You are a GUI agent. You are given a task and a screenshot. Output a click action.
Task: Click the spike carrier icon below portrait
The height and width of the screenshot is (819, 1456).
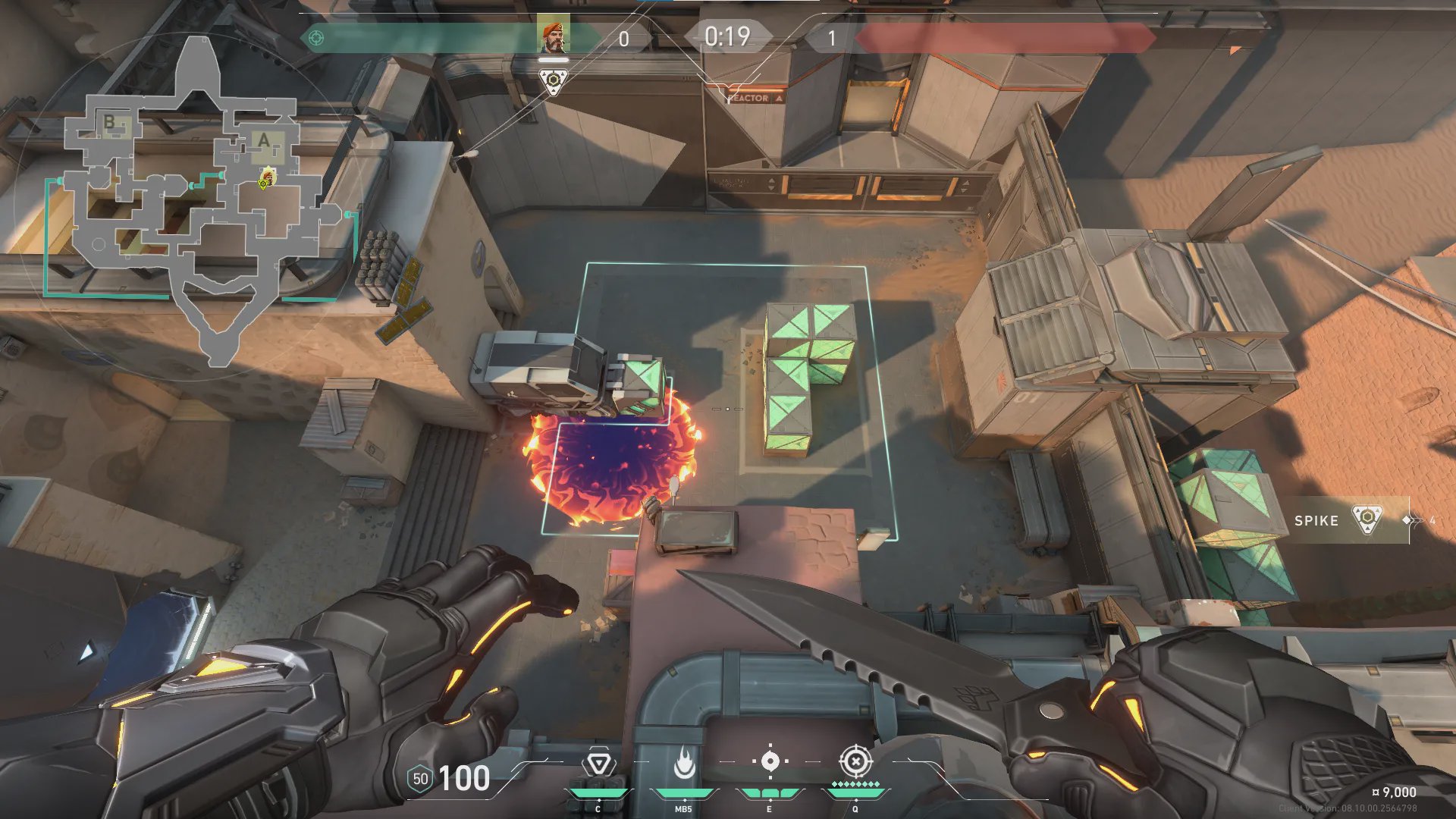tap(554, 80)
